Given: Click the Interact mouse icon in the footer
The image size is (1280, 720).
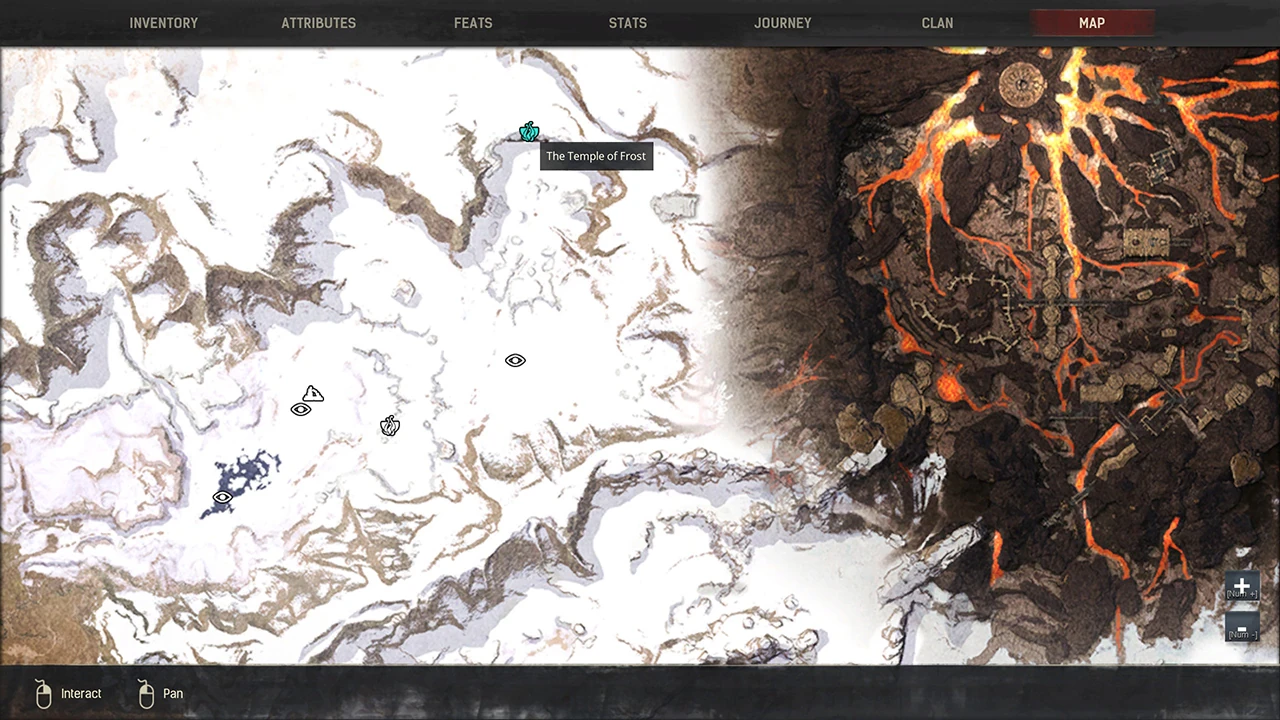Looking at the screenshot, I should 43,693.
